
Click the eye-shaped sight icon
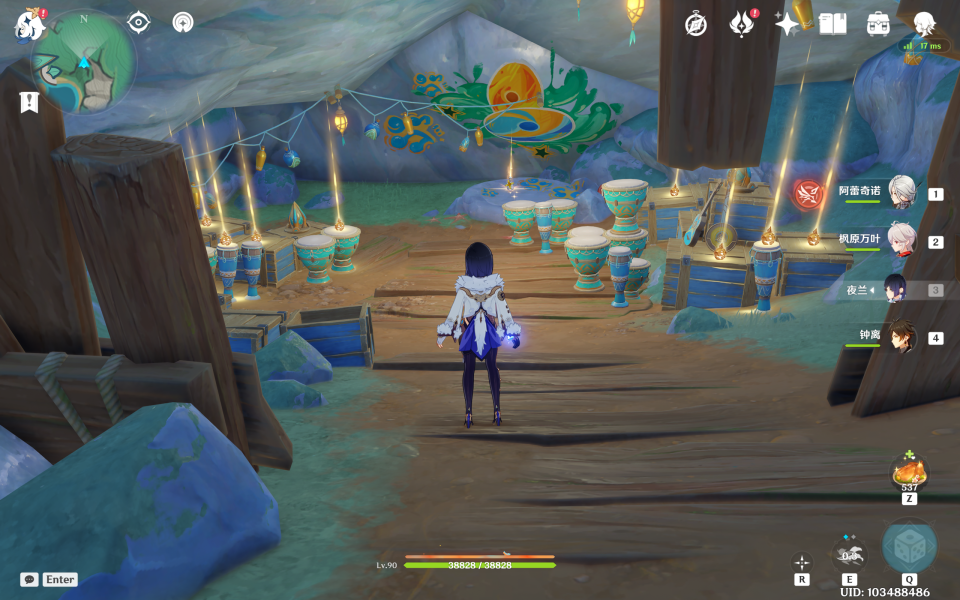(x=138, y=22)
